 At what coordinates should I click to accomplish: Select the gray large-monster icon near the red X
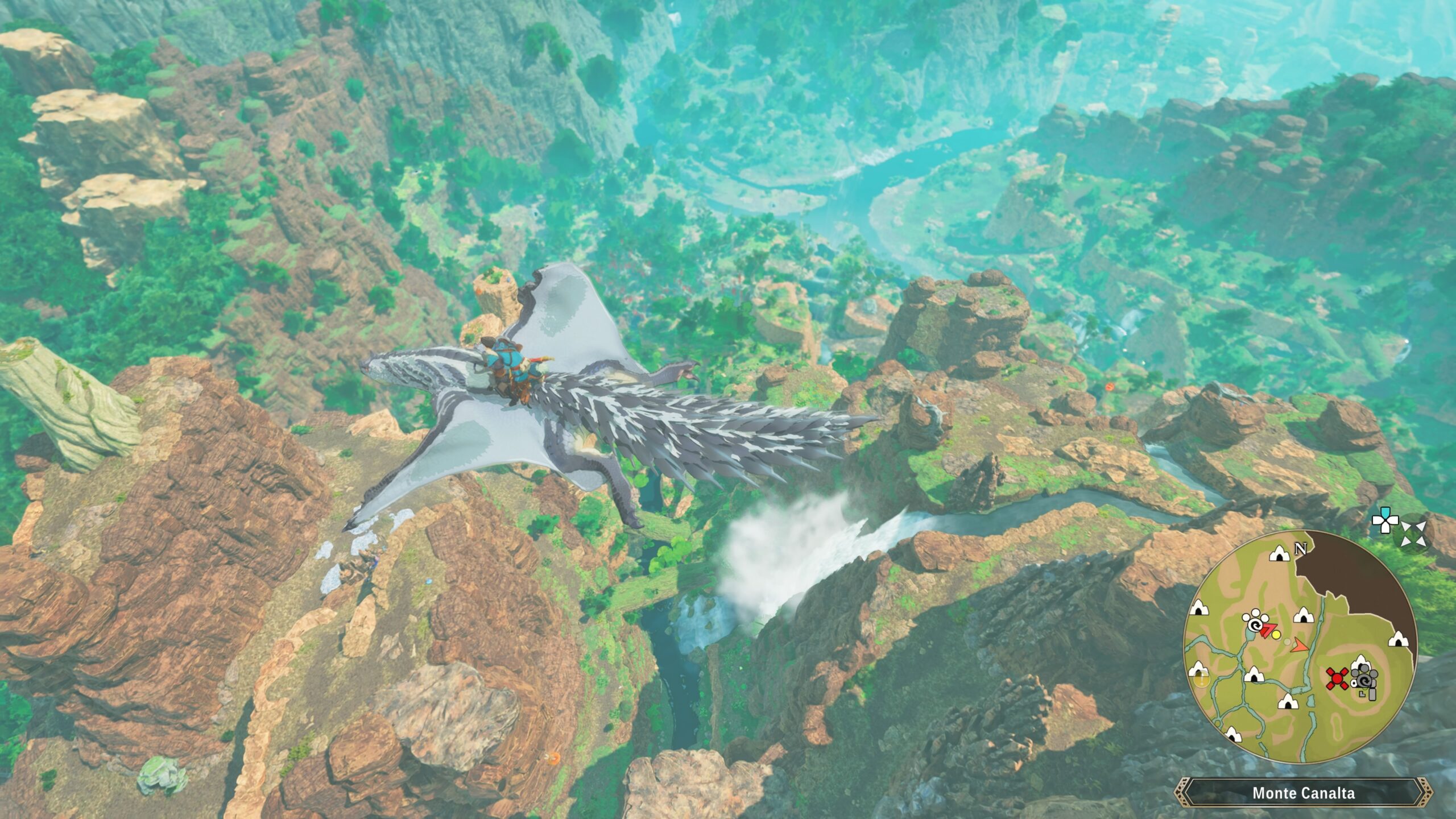pos(1365,680)
